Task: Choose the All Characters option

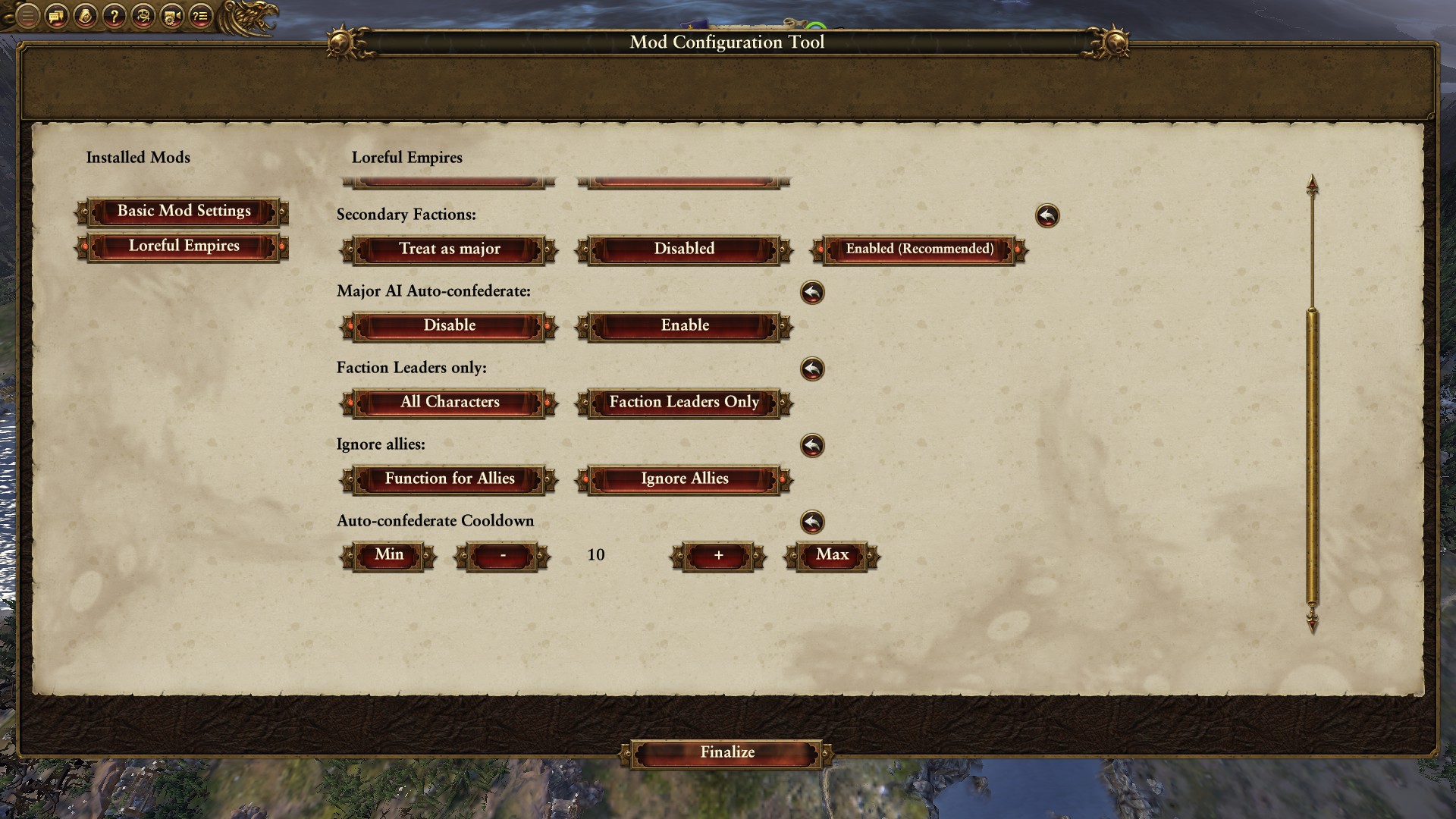Action: point(449,403)
